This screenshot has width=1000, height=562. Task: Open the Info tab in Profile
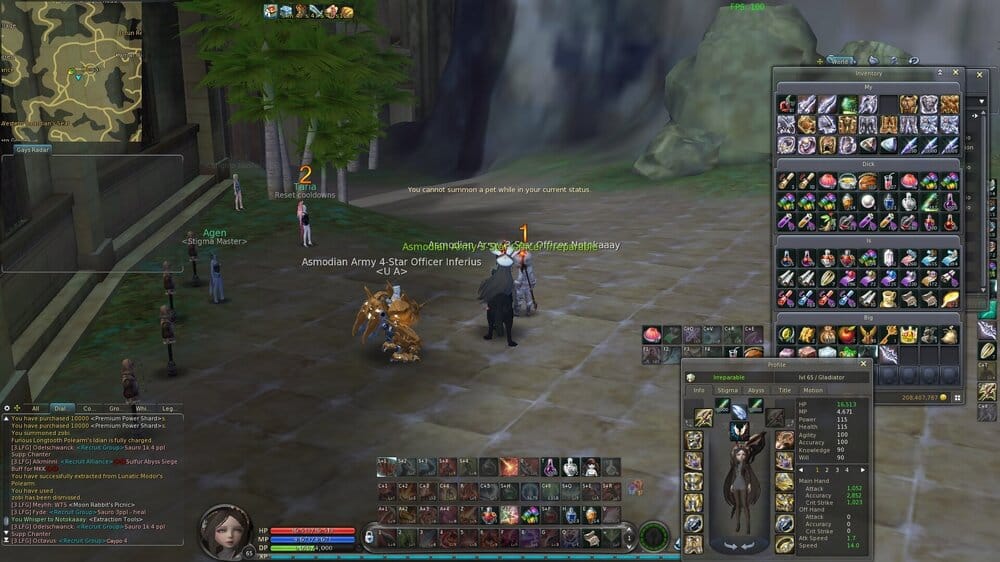pyautogui.click(x=698, y=390)
